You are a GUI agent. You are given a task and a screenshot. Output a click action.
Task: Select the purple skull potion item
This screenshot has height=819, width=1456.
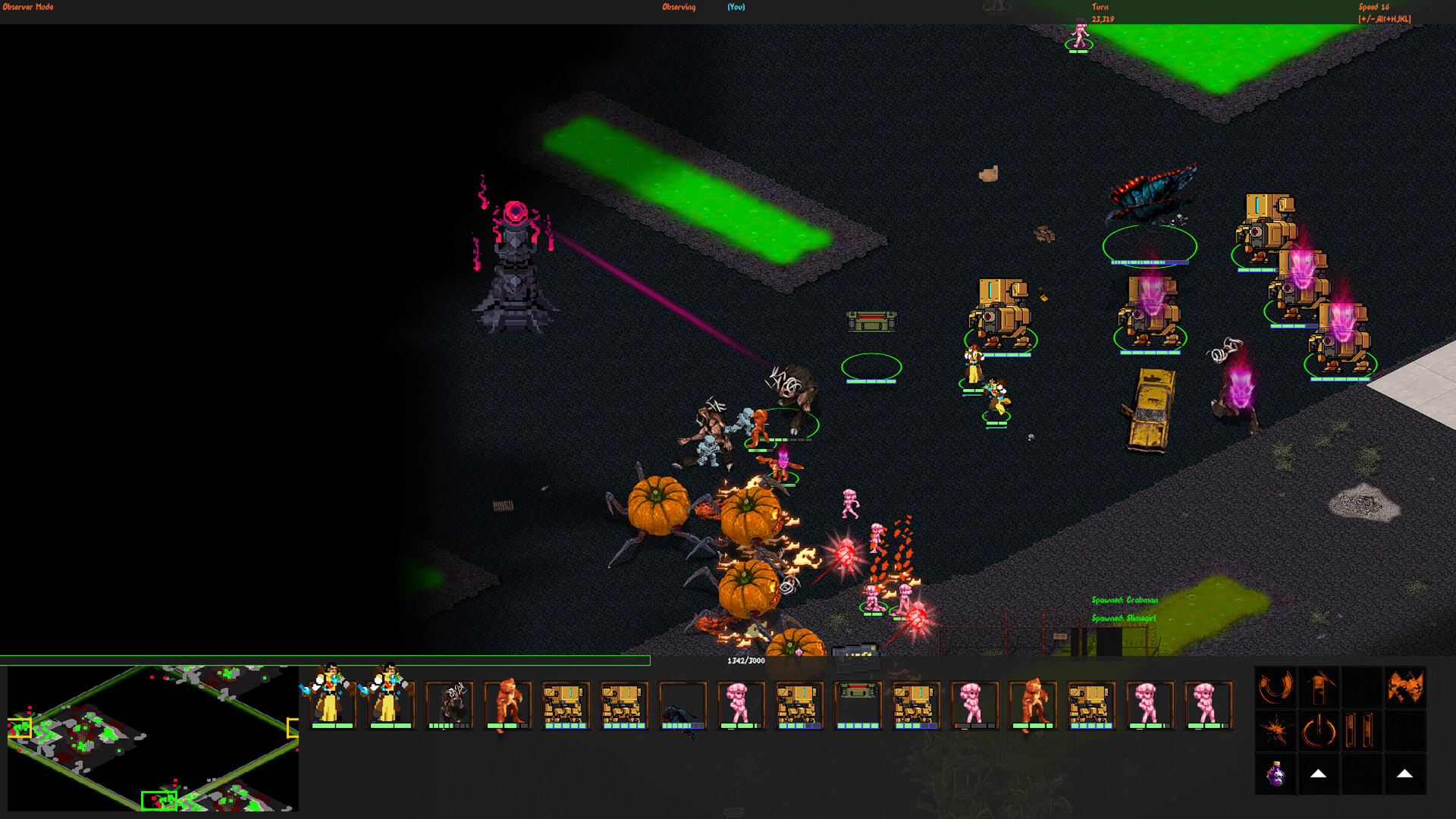(1276, 775)
